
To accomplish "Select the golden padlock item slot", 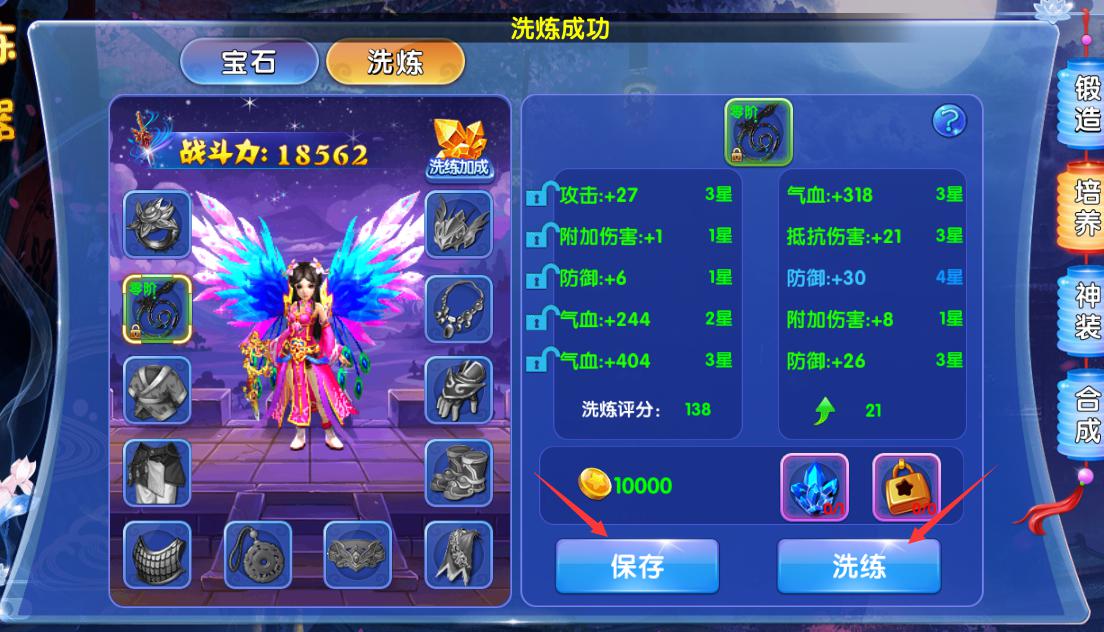I will pos(906,487).
